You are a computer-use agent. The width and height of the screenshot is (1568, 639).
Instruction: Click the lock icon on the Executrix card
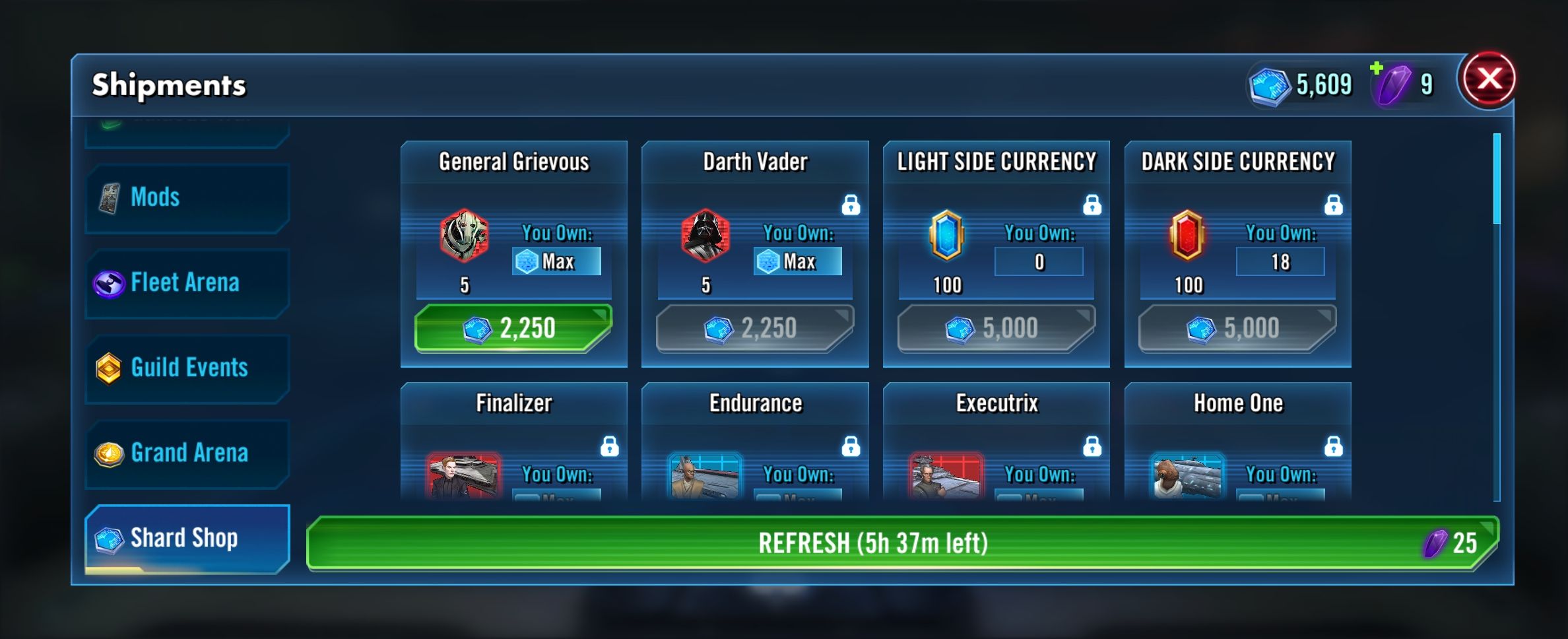(1092, 447)
